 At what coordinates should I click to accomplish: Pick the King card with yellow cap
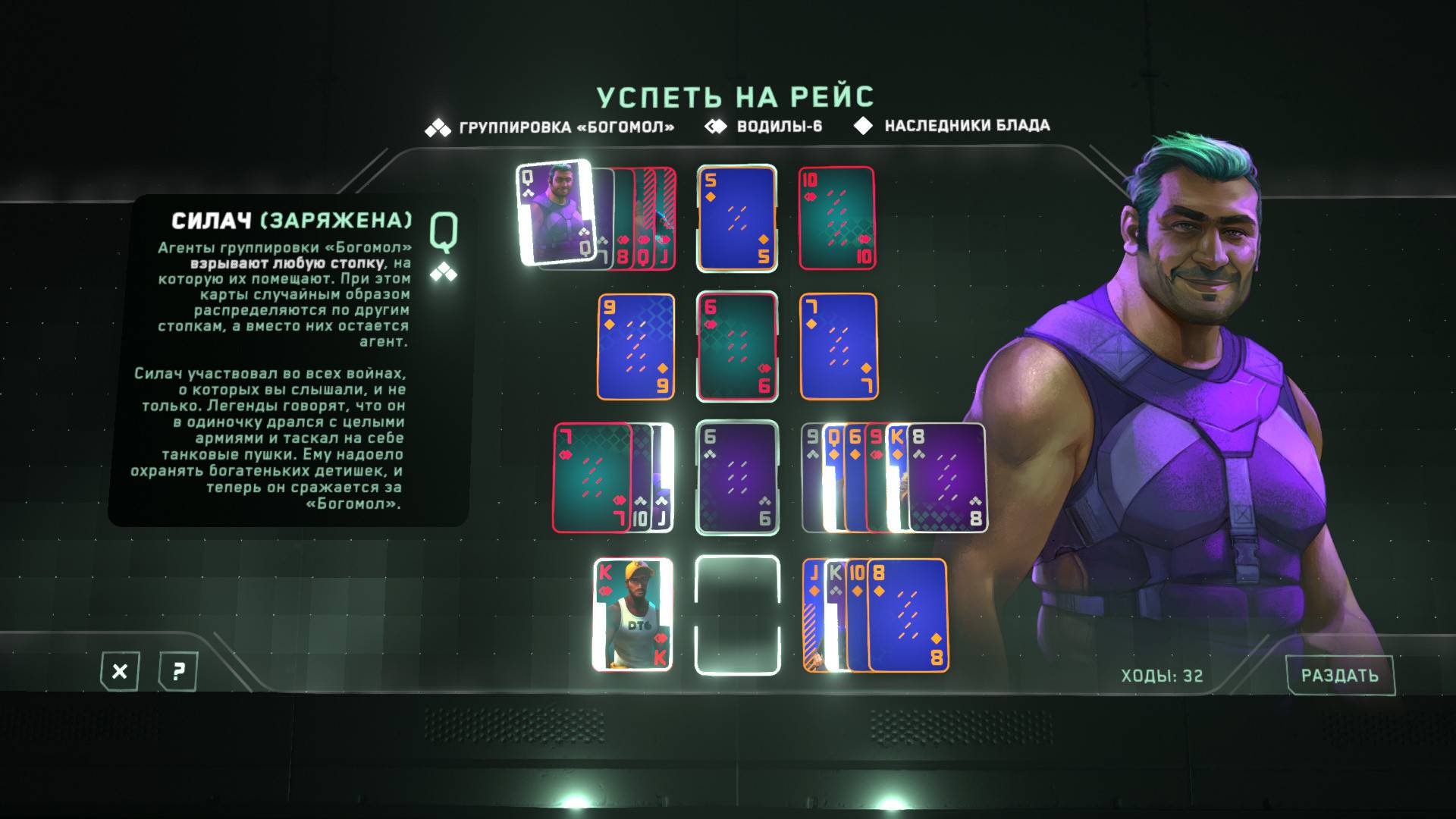pyautogui.click(x=632, y=615)
